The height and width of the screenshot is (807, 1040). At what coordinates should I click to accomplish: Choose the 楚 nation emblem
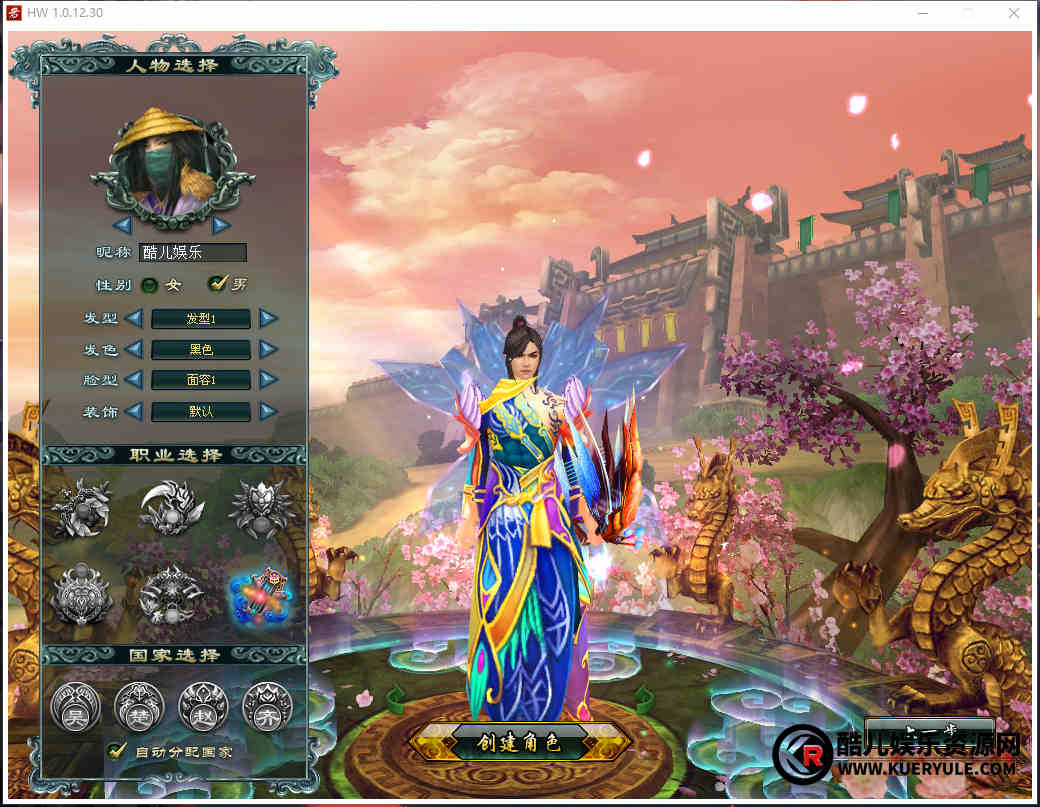tap(139, 706)
